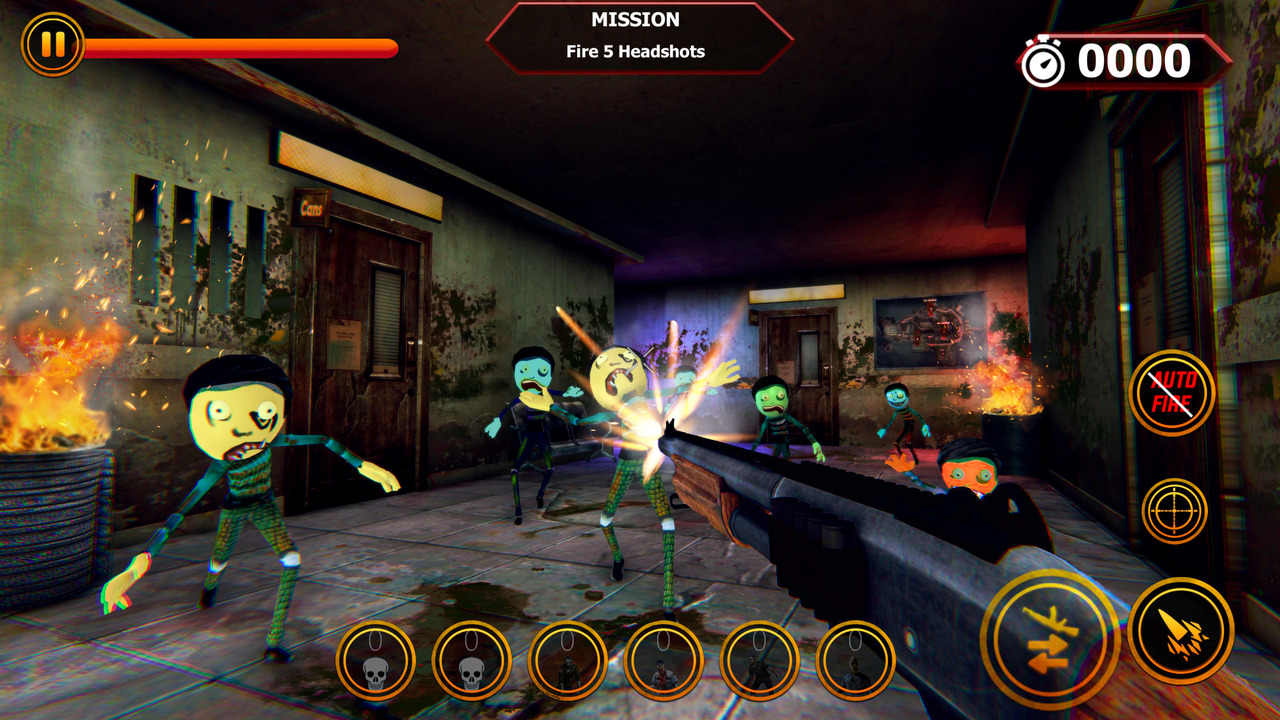Screen dimensions: 1280x720
Task: Tap the red health bar
Action: tap(240, 44)
